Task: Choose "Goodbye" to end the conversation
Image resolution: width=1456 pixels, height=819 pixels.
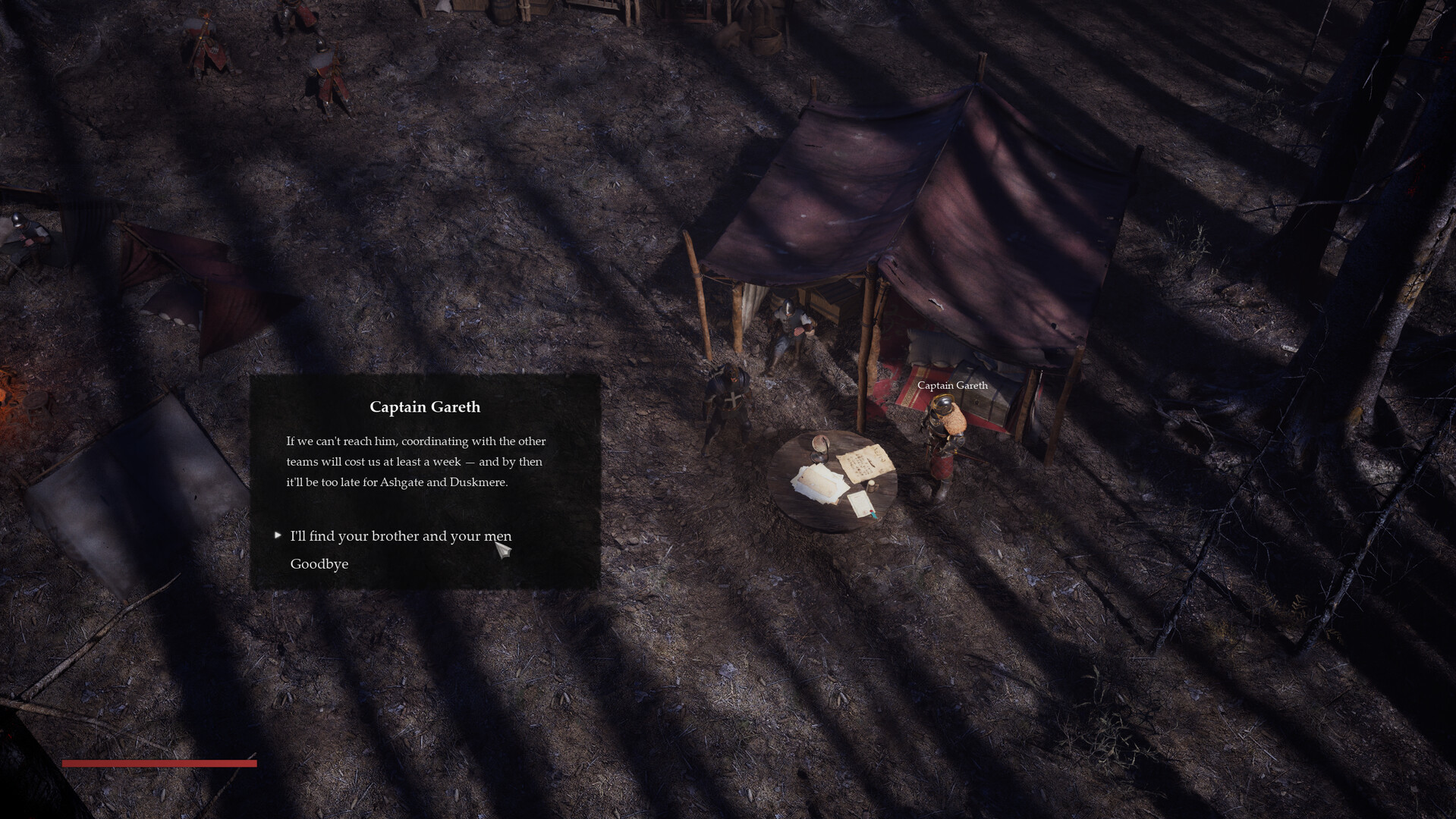Action: point(318,563)
